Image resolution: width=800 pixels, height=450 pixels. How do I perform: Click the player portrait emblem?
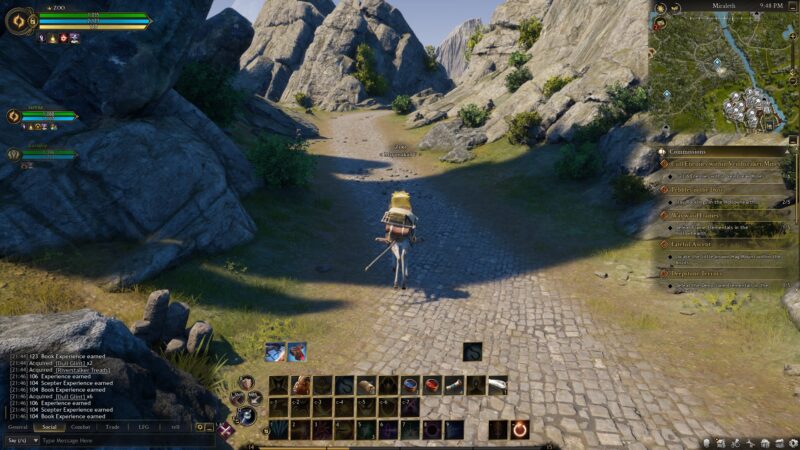[x=19, y=20]
